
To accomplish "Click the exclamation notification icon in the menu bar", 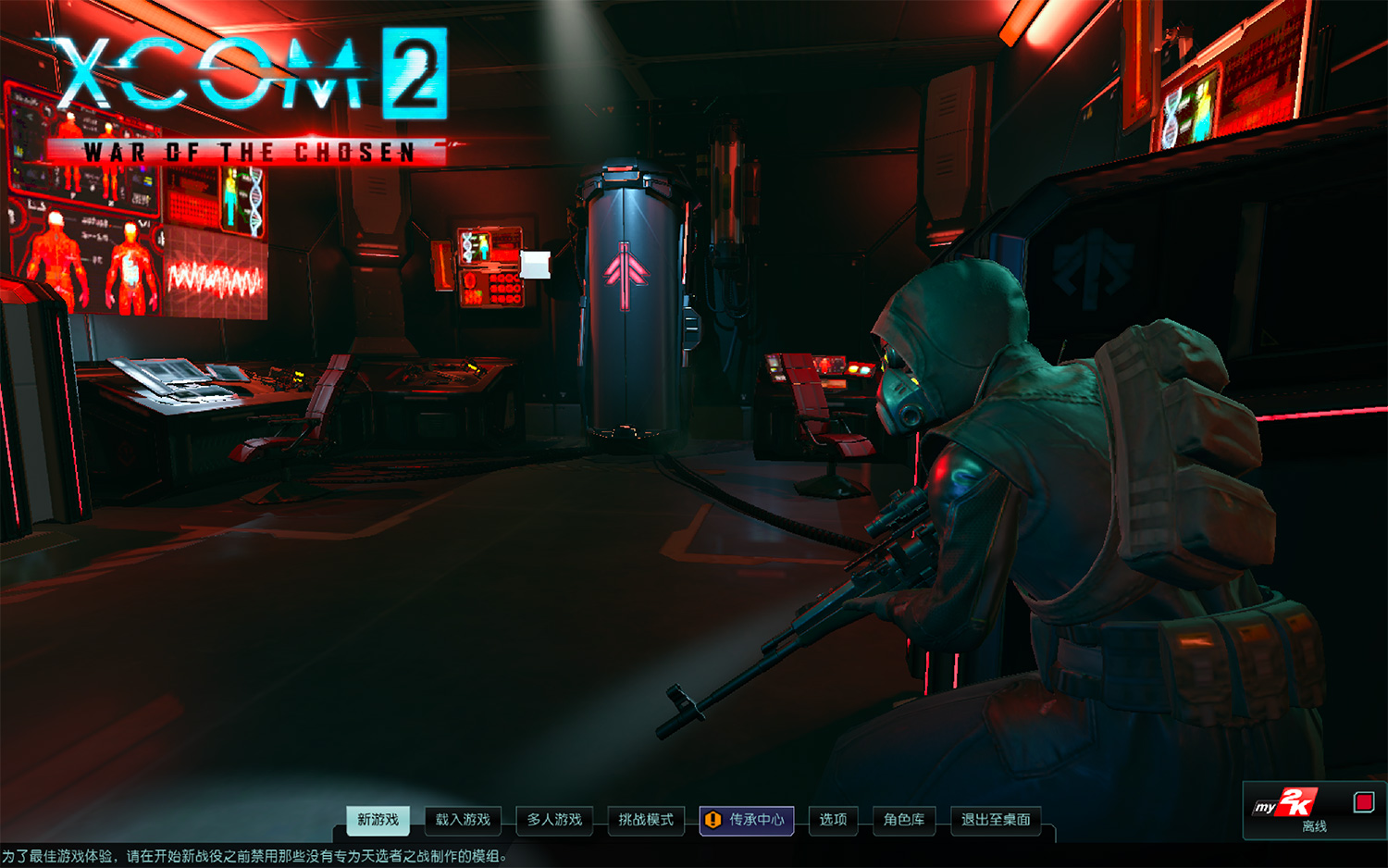I will pyautogui.click(x=713, y=820).
